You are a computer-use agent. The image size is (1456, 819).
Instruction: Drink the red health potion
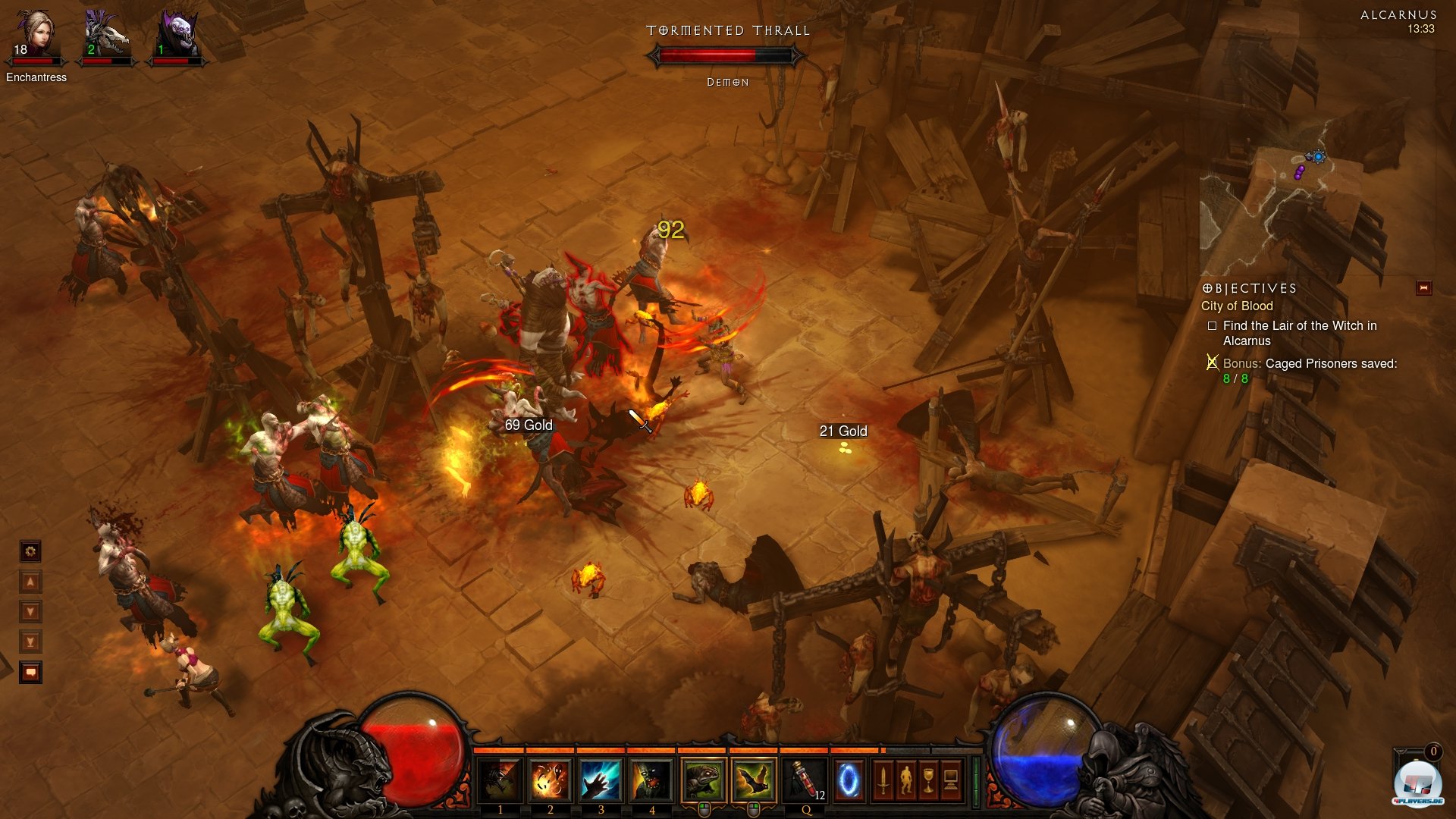tap(805, 780)
